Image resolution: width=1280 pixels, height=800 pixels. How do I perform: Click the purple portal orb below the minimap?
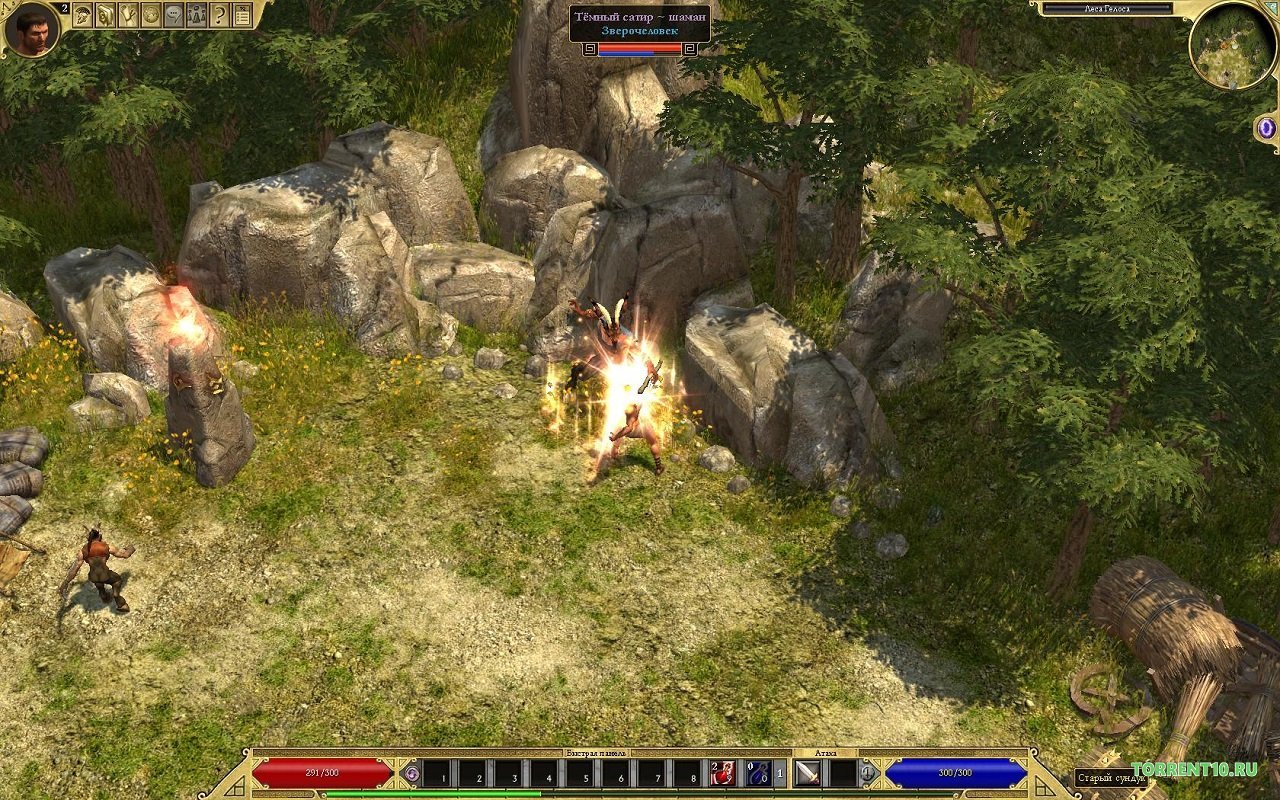[x=1266, y=128]
